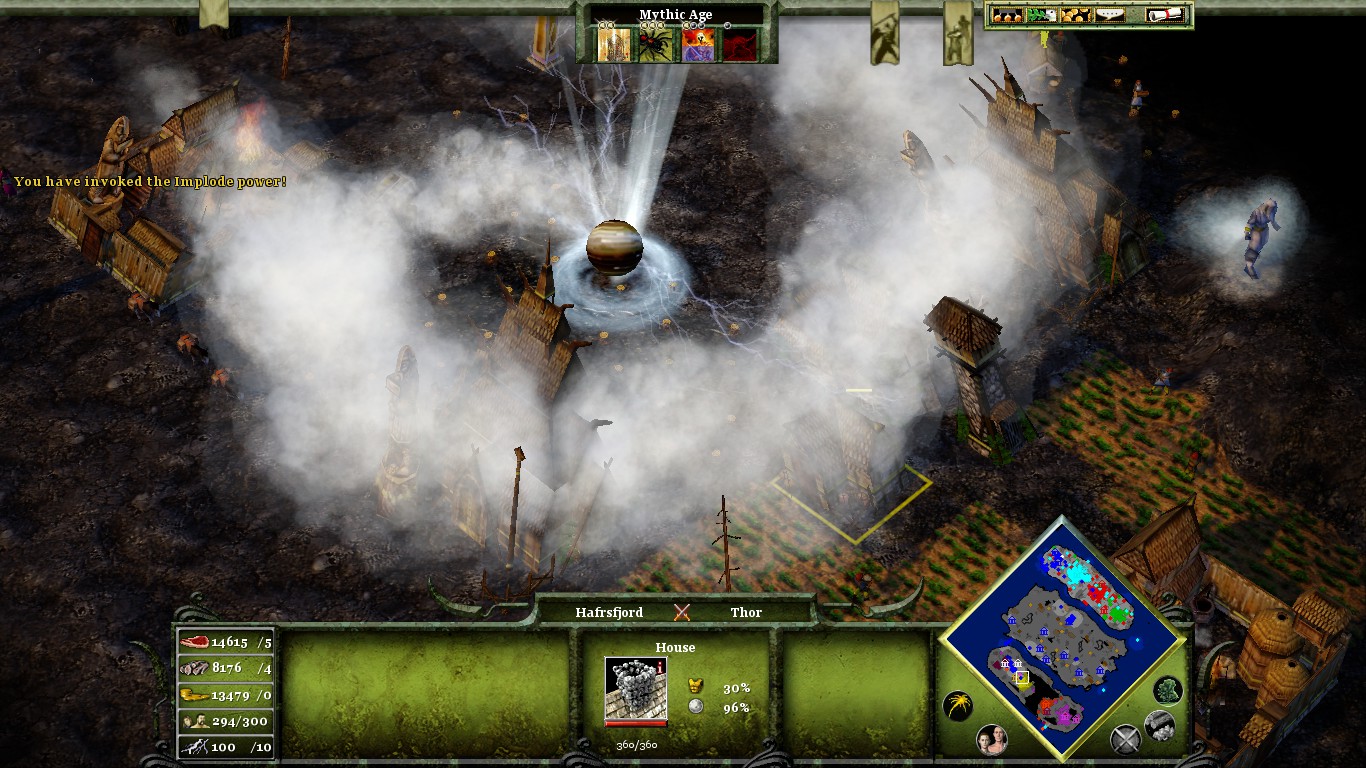Select the dark red creature god power
The image size is (1366, 768).
click(739, 45)
